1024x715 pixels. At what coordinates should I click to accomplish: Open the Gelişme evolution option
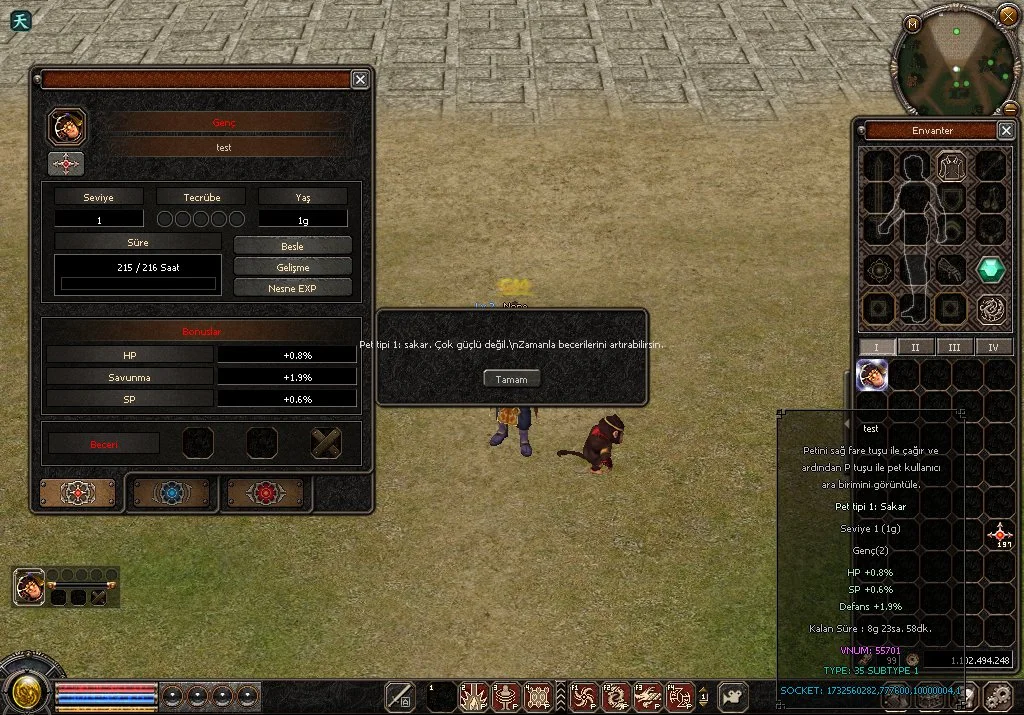coord(292,267)
